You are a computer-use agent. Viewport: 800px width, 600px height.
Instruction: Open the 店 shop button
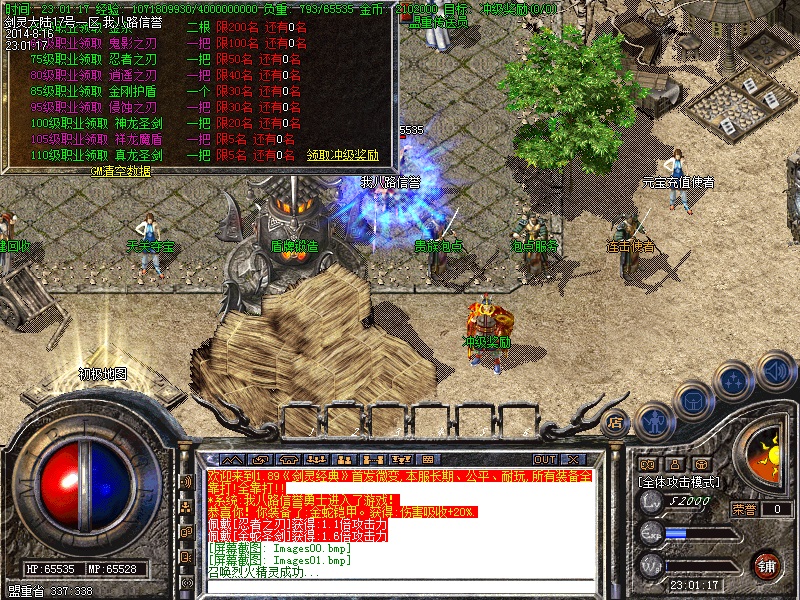coord(617,422)
